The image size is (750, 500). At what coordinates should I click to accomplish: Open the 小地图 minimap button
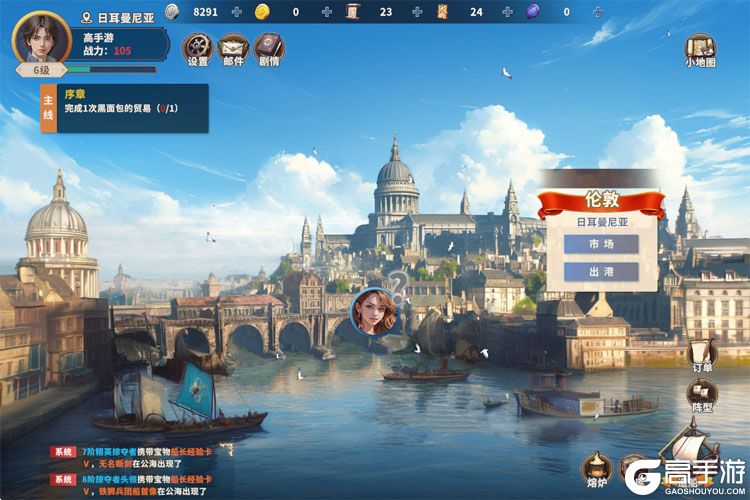coord(698,49)
